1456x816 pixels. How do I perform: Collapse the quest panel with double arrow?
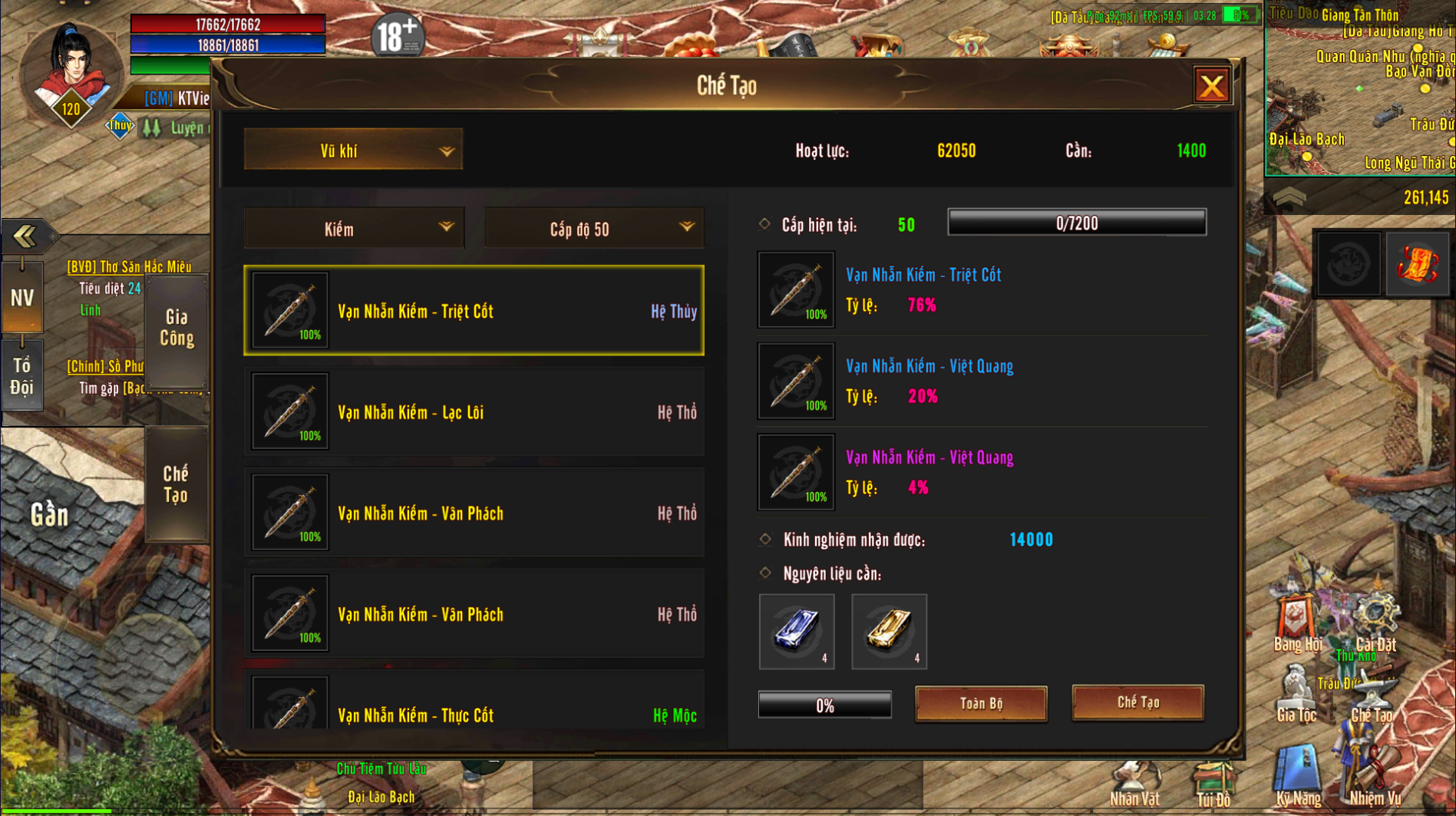point(25,236)
